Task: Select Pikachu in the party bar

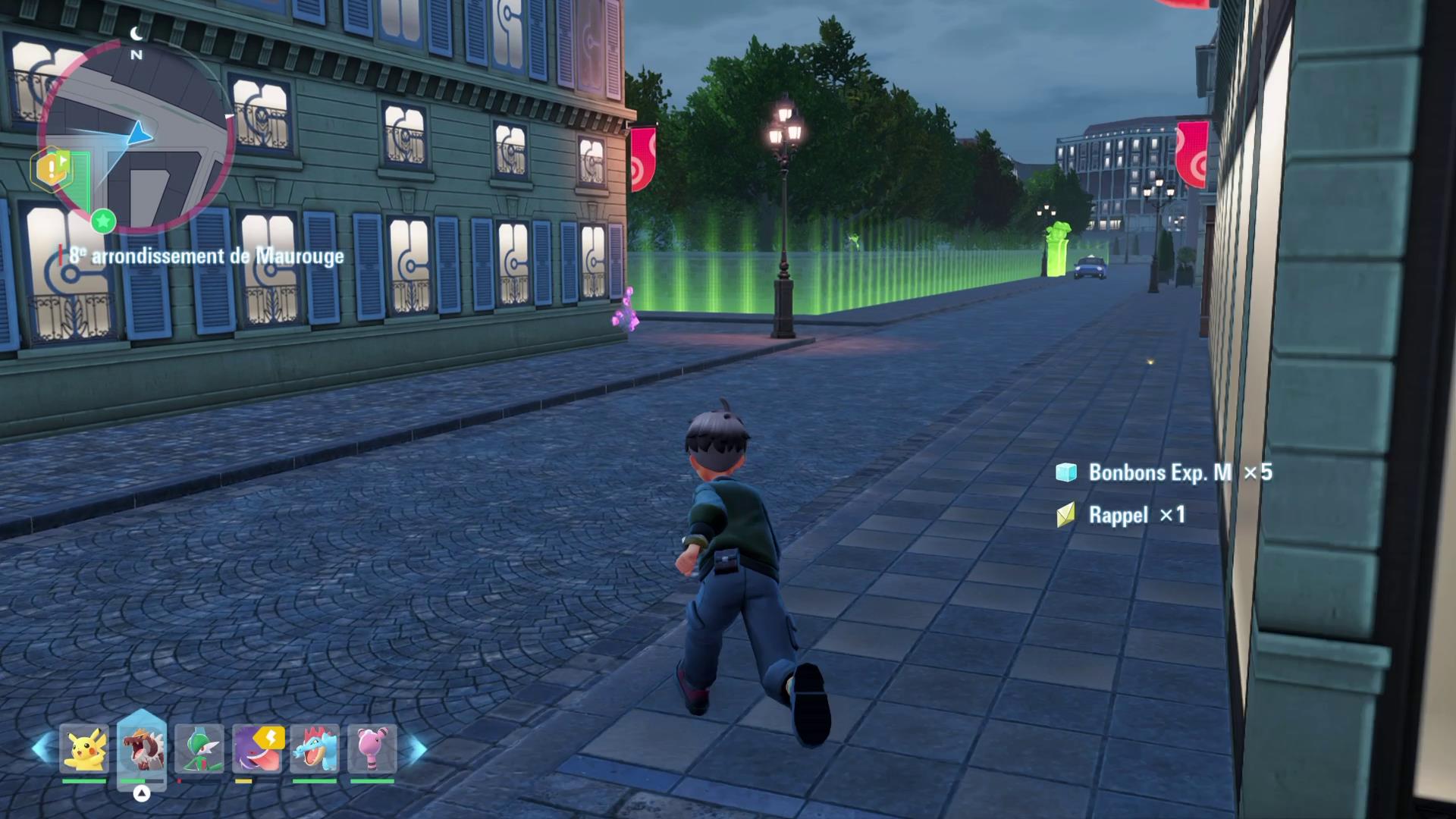Action: pos(84,749)
